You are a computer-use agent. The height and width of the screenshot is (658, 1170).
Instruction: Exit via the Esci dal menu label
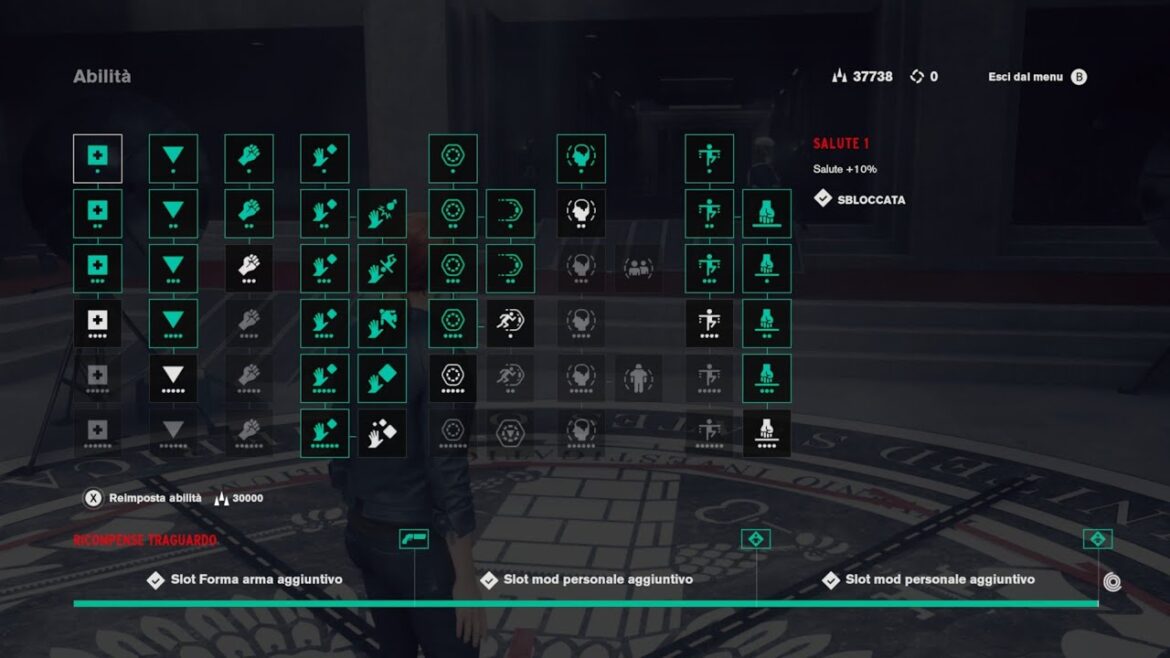point(1025,77)
